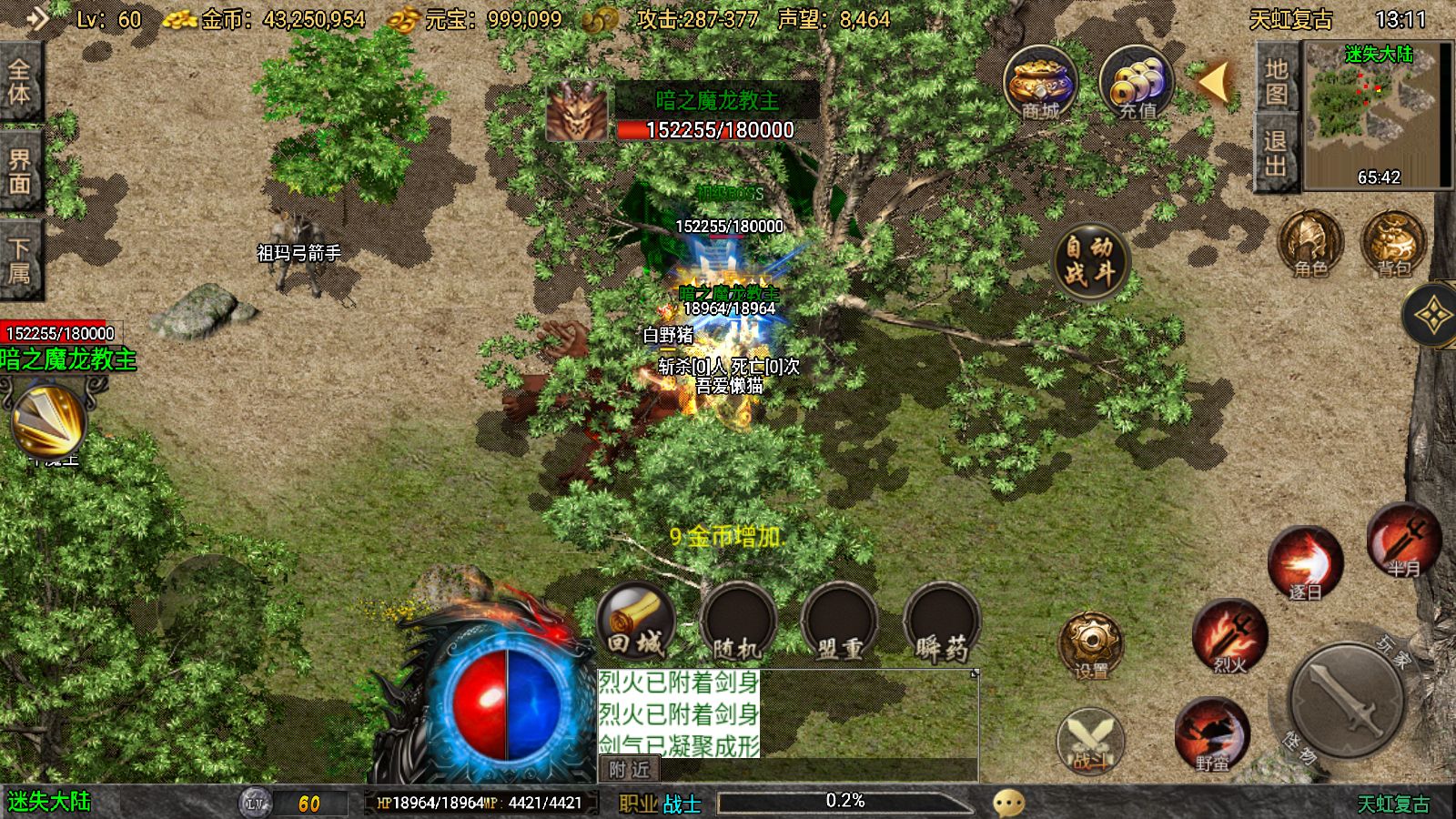This screenshot has width=1456, height=819.
Task: Open the 地图 map
Action: coord(1276,81)
